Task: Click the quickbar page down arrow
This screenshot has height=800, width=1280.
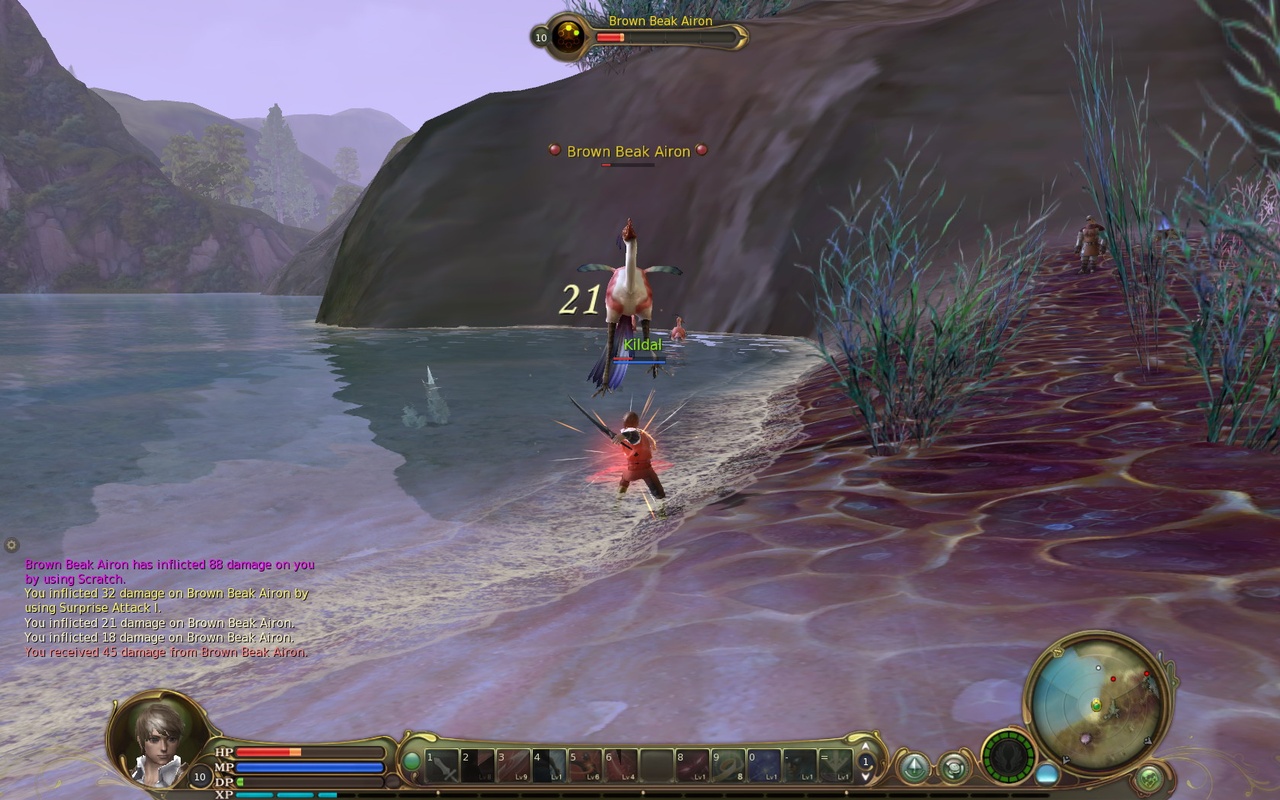Action: pos(864,777)
